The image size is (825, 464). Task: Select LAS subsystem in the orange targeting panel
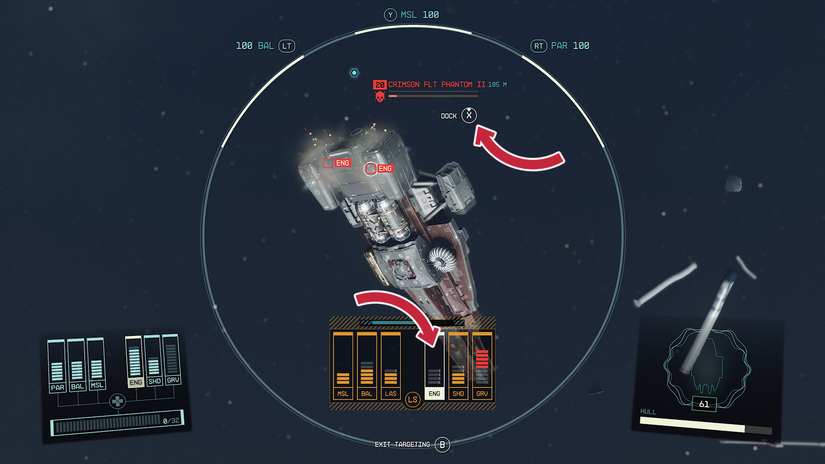391,364
